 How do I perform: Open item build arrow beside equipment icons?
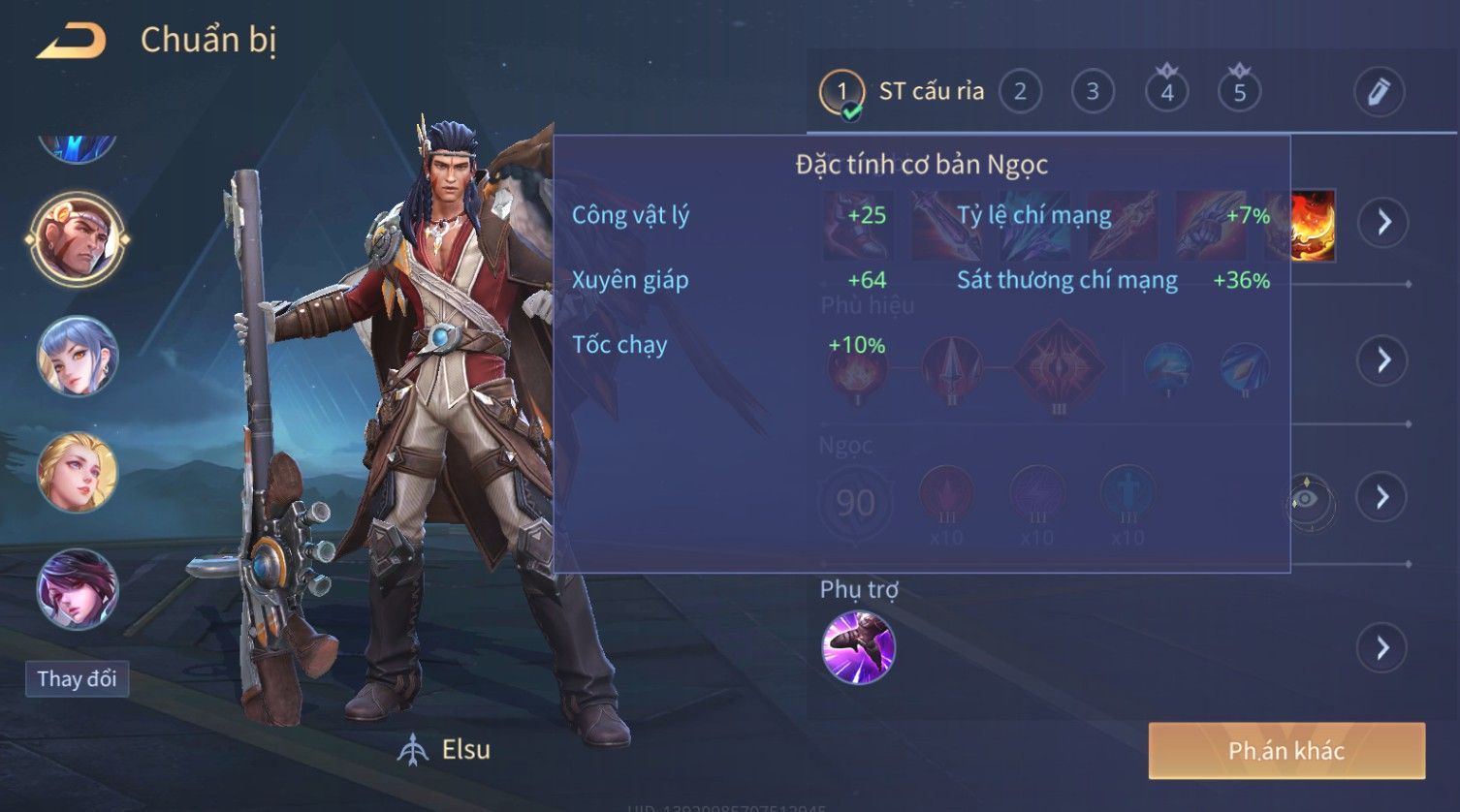click(1382, 222)
